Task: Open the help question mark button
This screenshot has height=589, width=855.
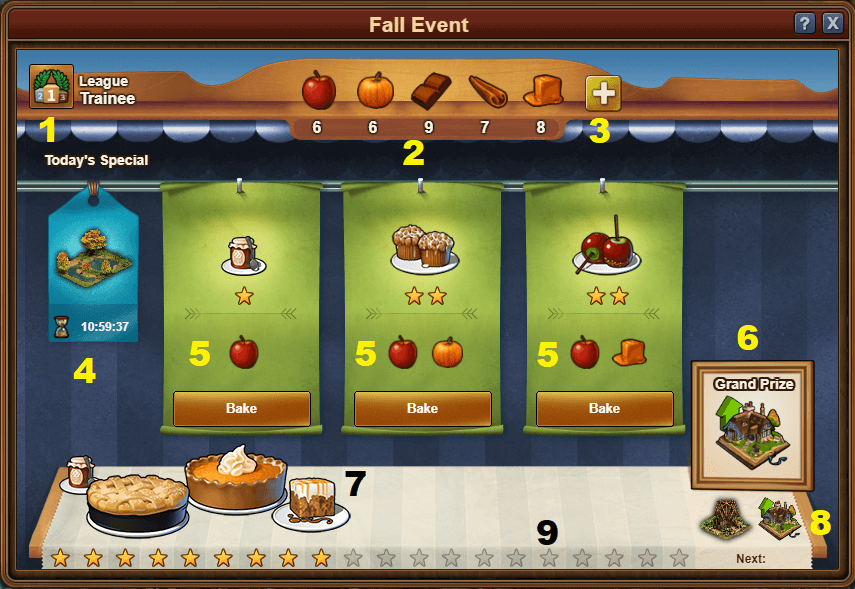Action: 804,24
